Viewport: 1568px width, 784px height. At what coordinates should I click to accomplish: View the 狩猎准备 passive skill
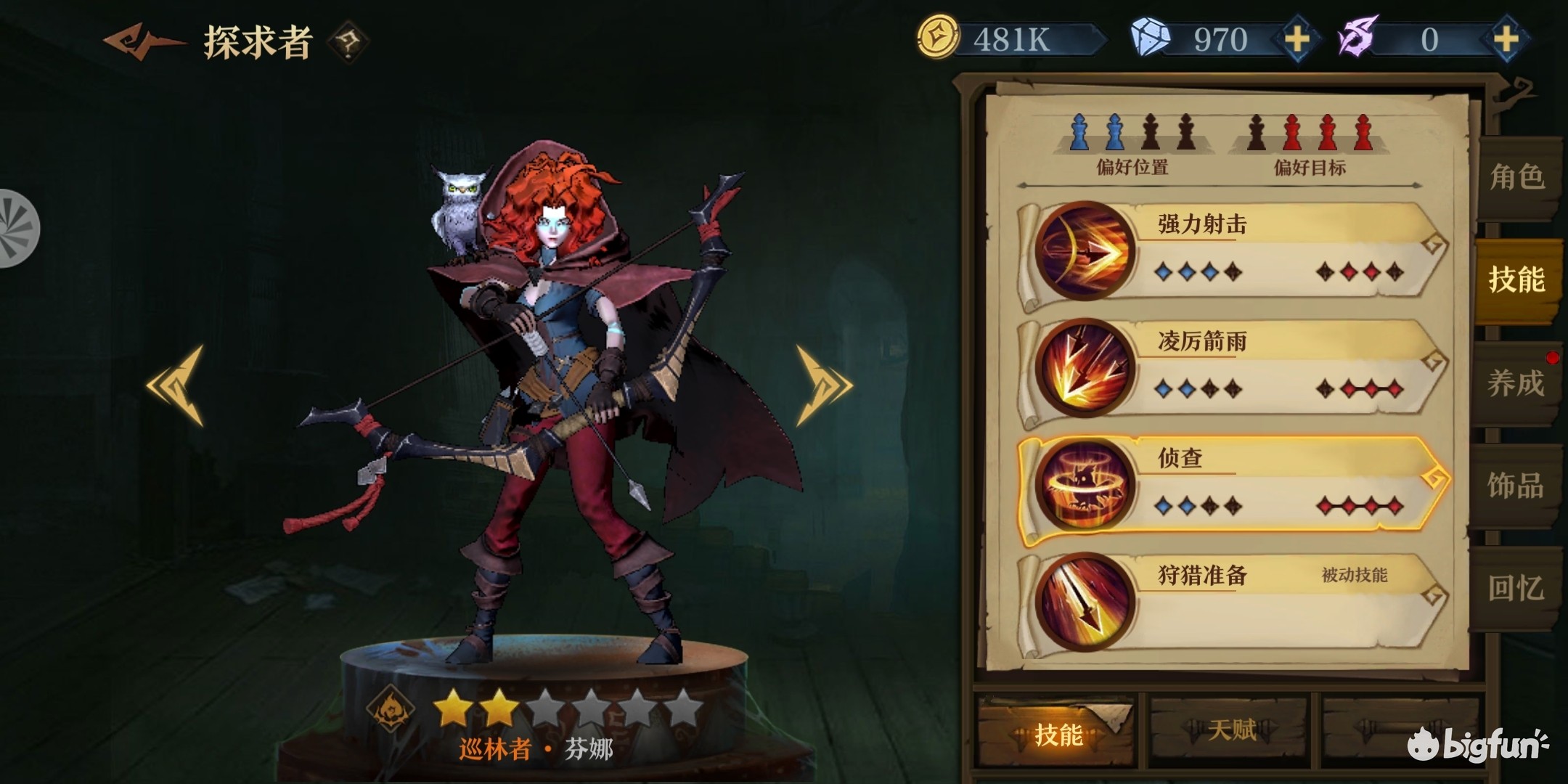click(1234, 603)
